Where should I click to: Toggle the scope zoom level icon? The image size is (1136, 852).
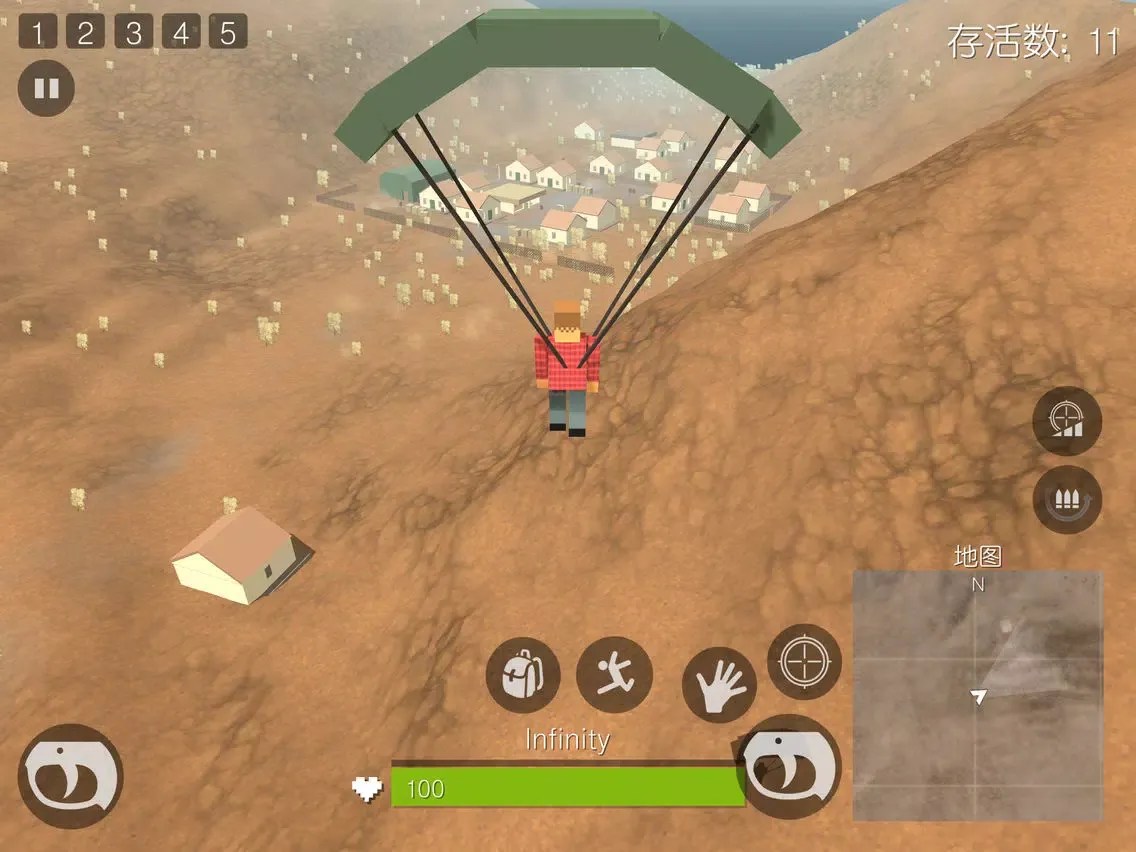[x=1067, y=420]
